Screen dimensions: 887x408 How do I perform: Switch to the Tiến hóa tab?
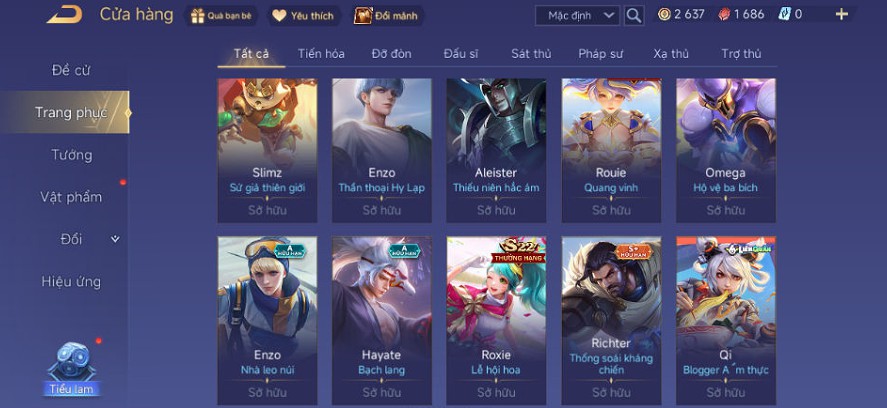pos(321,53)
